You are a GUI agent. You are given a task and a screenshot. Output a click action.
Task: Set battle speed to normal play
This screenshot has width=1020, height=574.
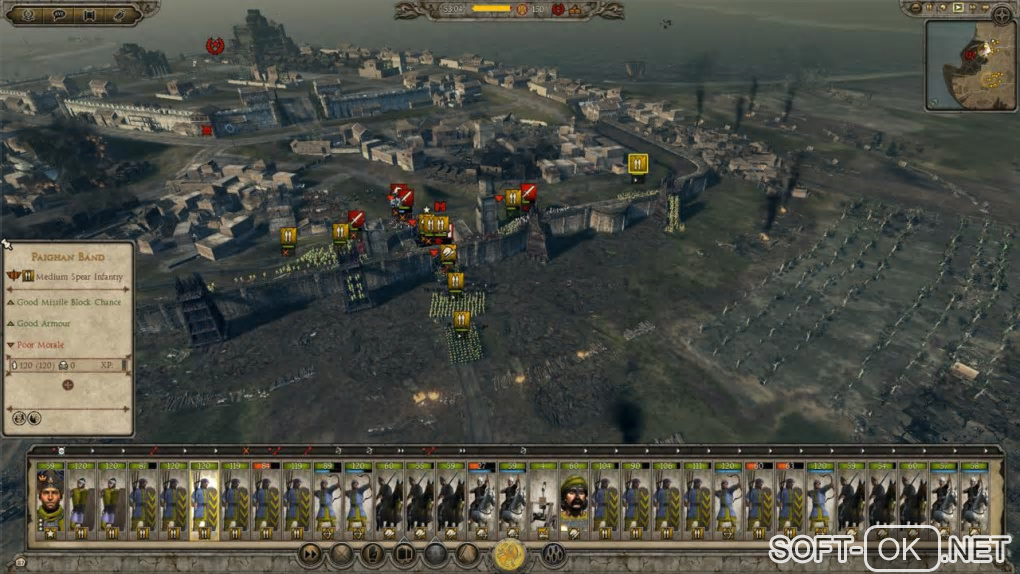[x=957, y=8]
